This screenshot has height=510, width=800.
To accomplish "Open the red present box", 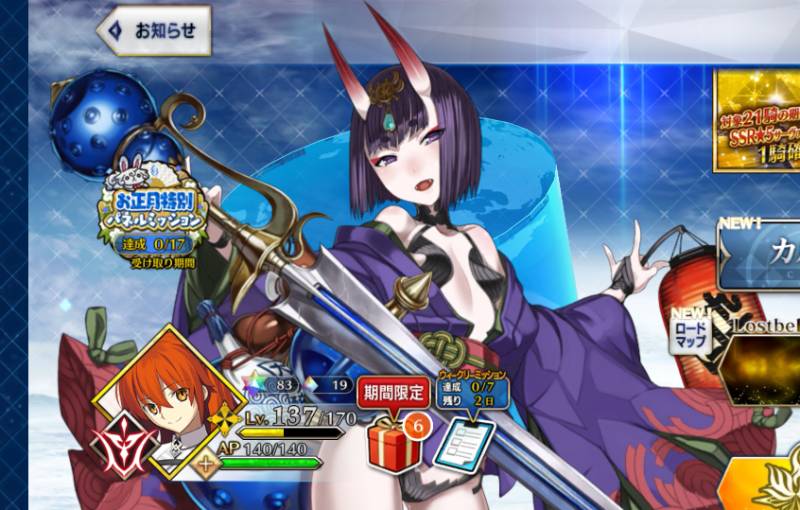I will coord(393,444).
